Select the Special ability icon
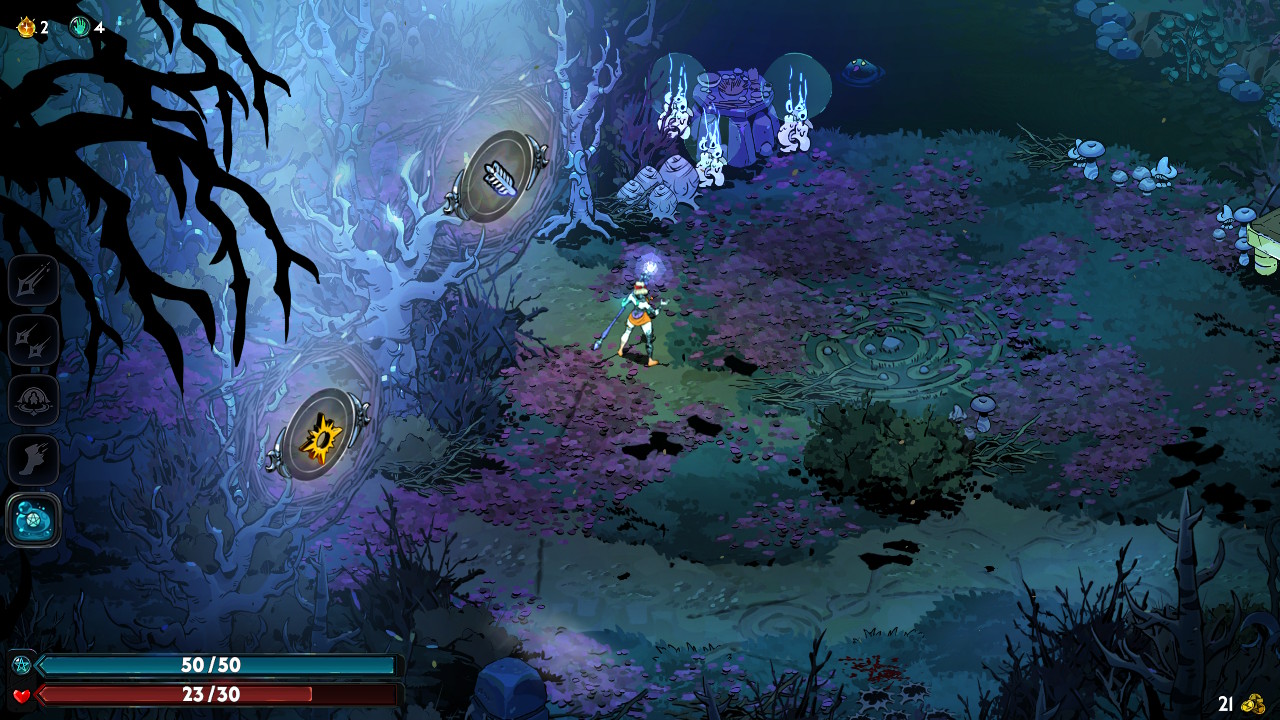The height and width of the screenshot is (720, 1280). point(33,341)
